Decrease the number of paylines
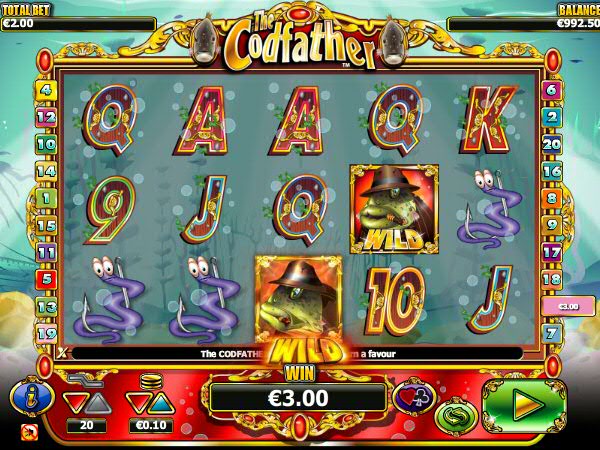 tap(72, 403)
